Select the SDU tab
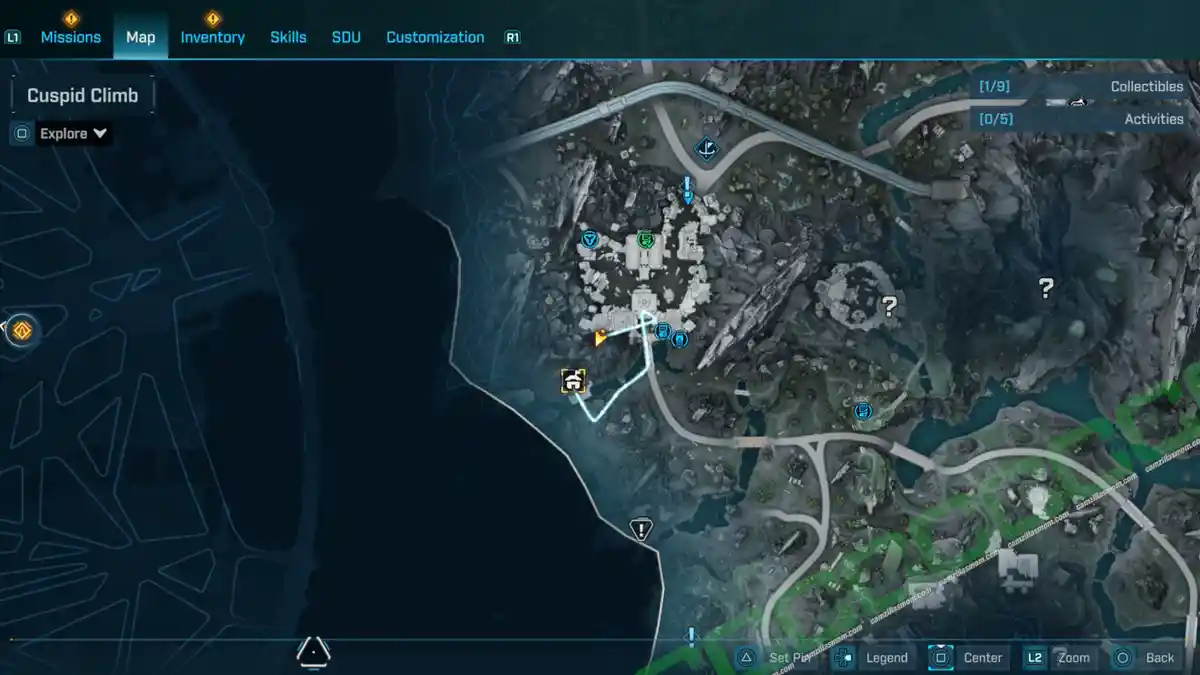Image resolution: width=1200 pixels, height=675 pixels. click(x=346, y=37)
